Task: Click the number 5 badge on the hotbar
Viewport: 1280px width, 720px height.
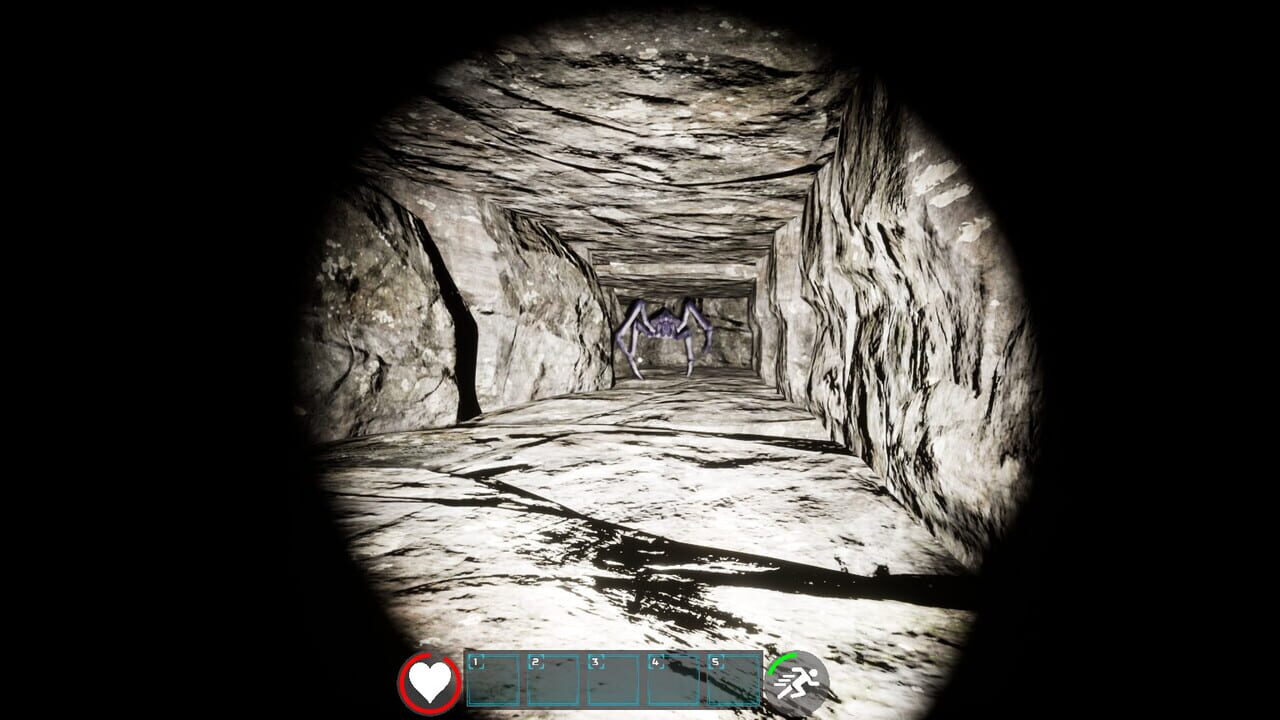Action: (x=715, y=662)
